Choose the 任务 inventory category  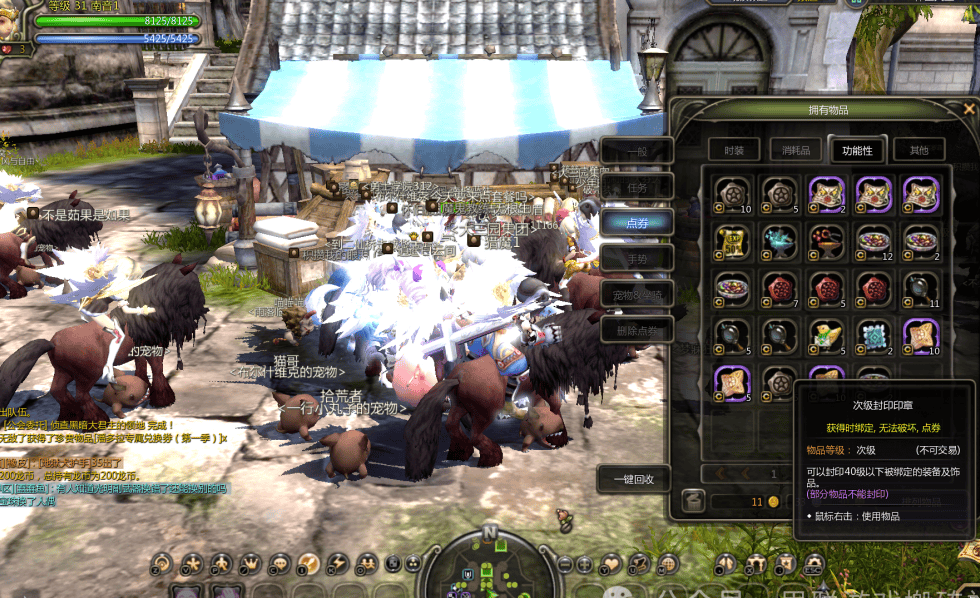(x=636, y=187)
